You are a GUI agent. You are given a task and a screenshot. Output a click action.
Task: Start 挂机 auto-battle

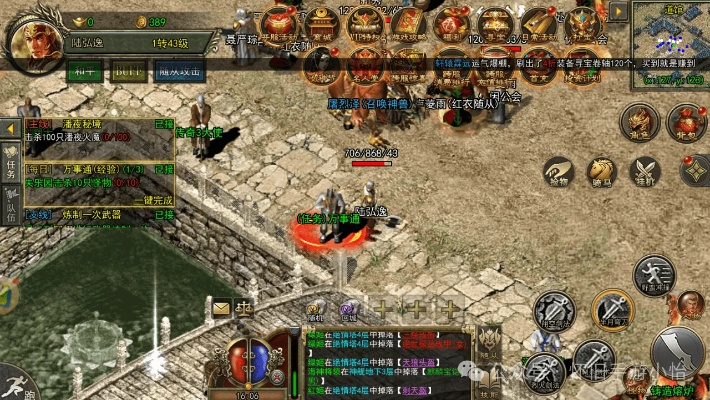[644, 172]
